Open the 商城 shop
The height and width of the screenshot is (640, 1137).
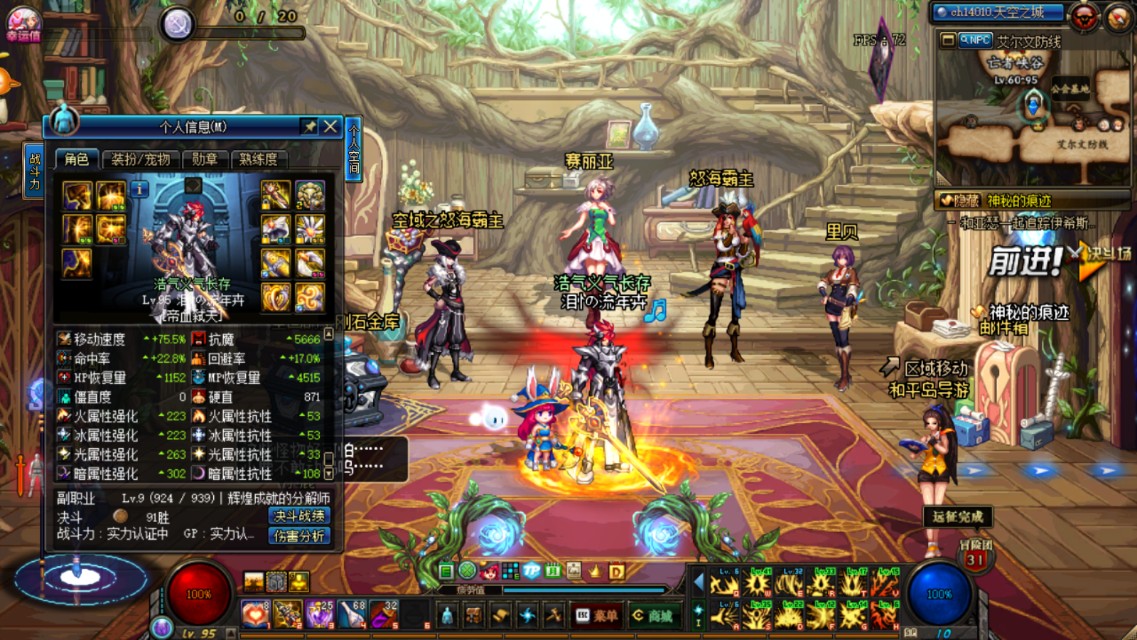pos(654,615)
